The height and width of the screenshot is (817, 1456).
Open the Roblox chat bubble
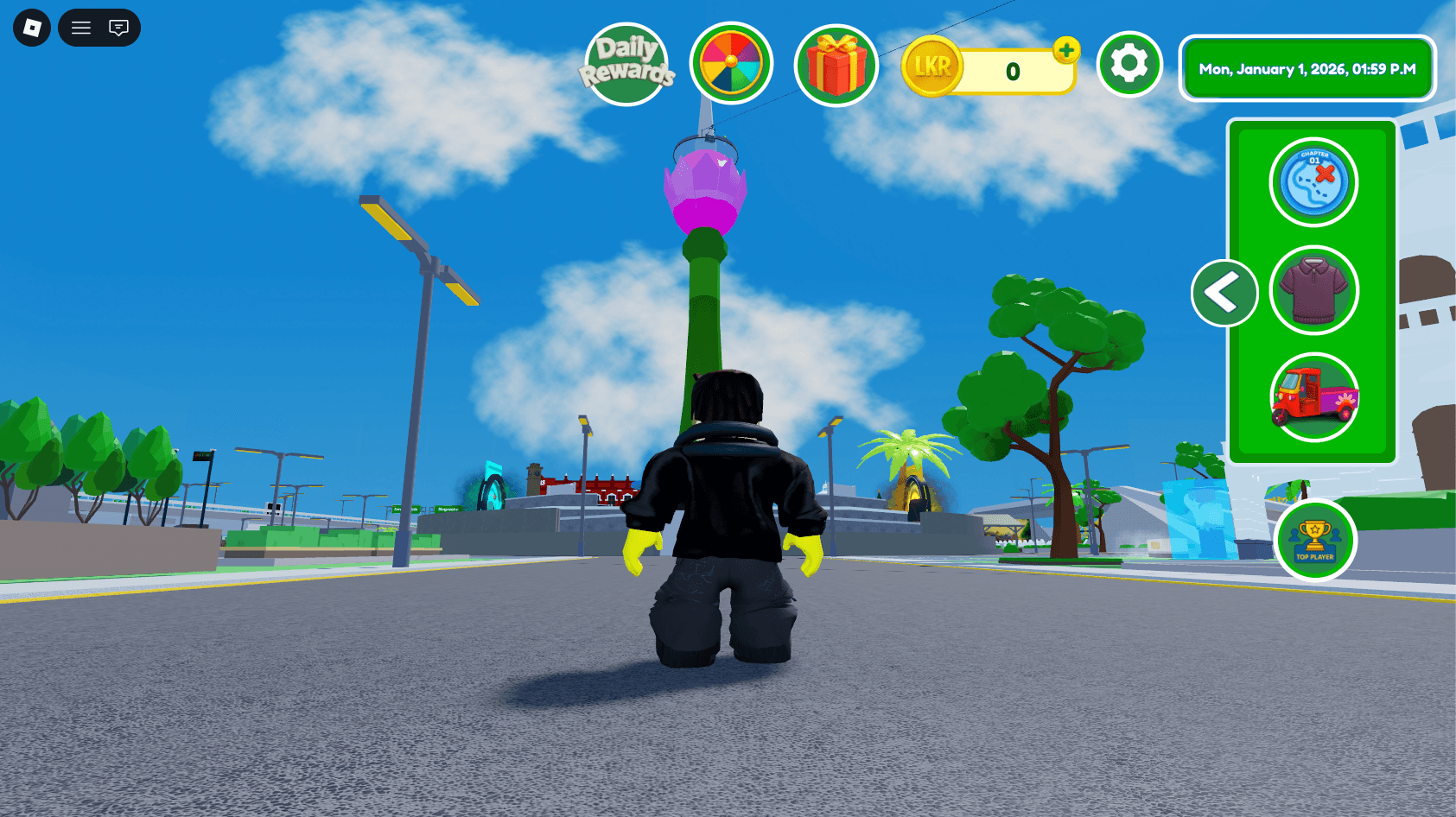pos(118,28)
